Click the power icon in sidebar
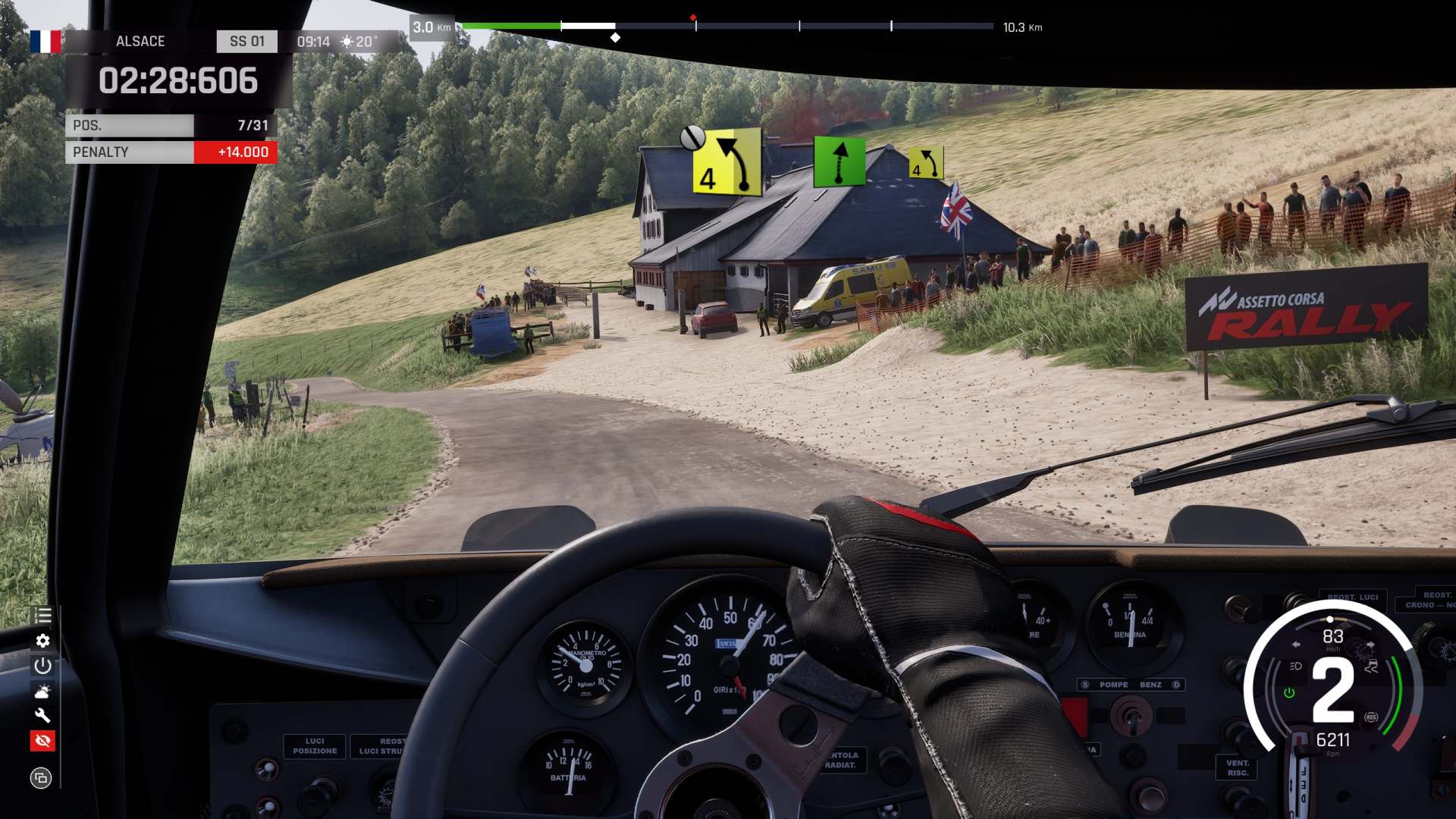This screenshot has height=819, width=1456. 42,666
